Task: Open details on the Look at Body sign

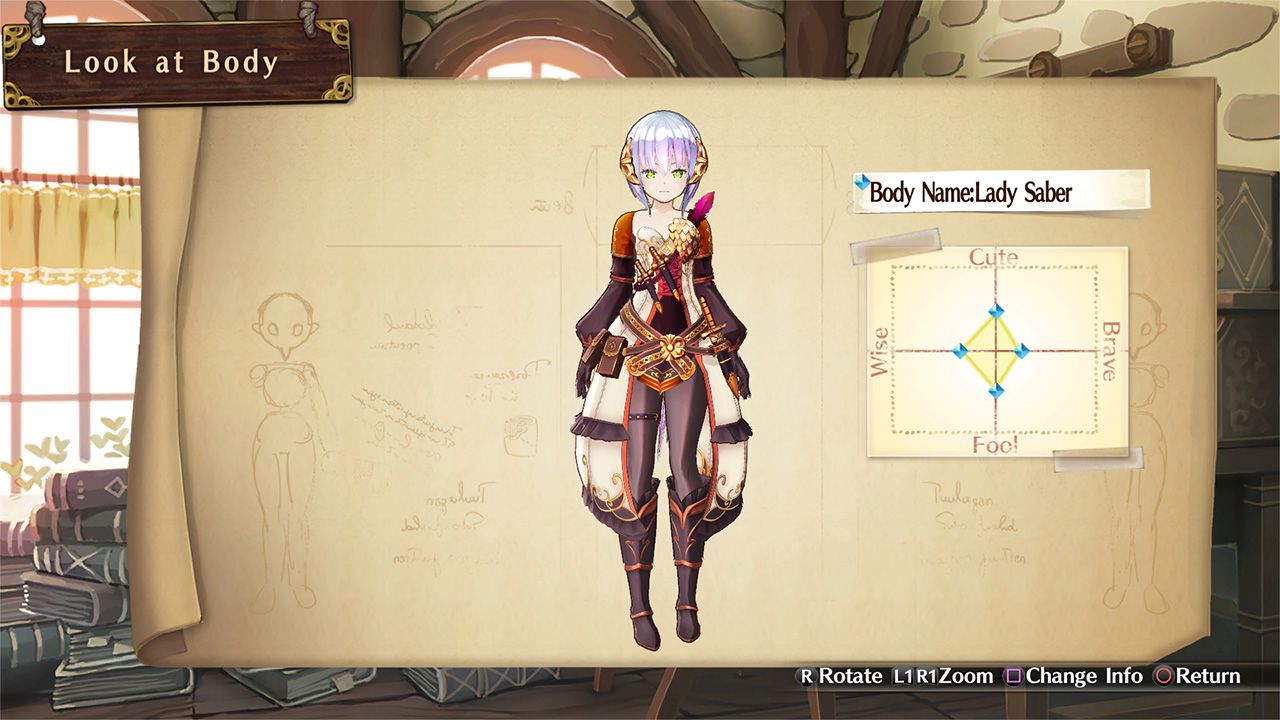Action: [x=172, y=62]
